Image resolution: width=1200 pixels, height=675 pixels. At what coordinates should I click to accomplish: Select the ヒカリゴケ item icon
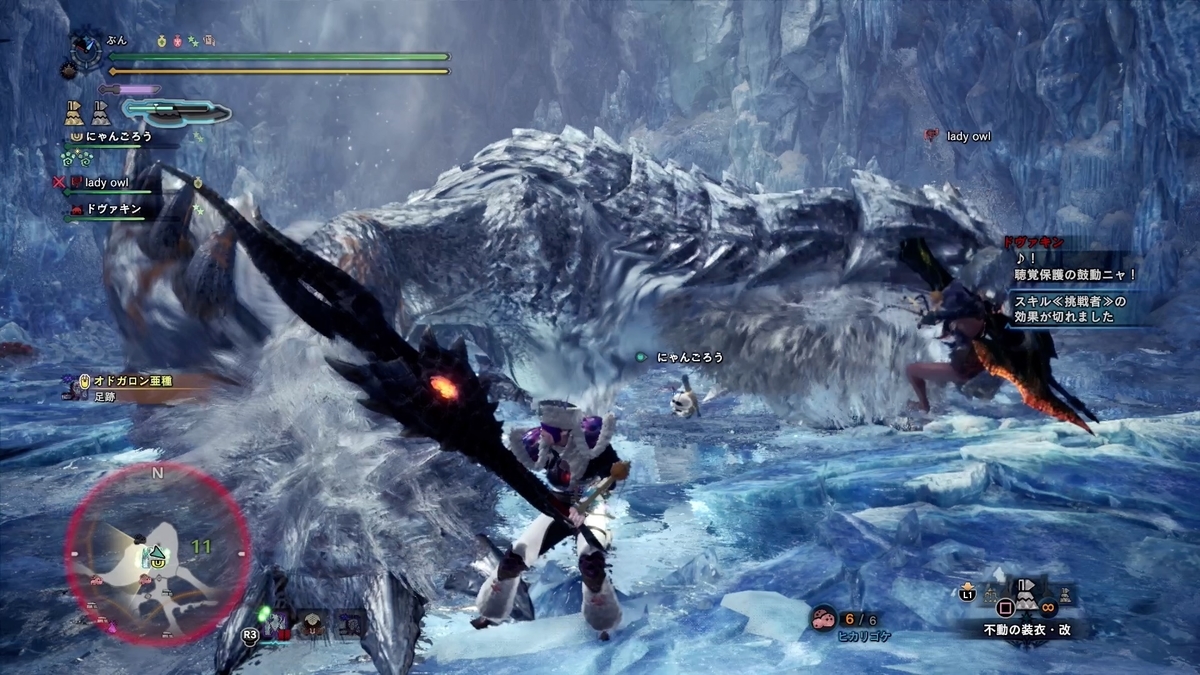(x=824, y=619)
